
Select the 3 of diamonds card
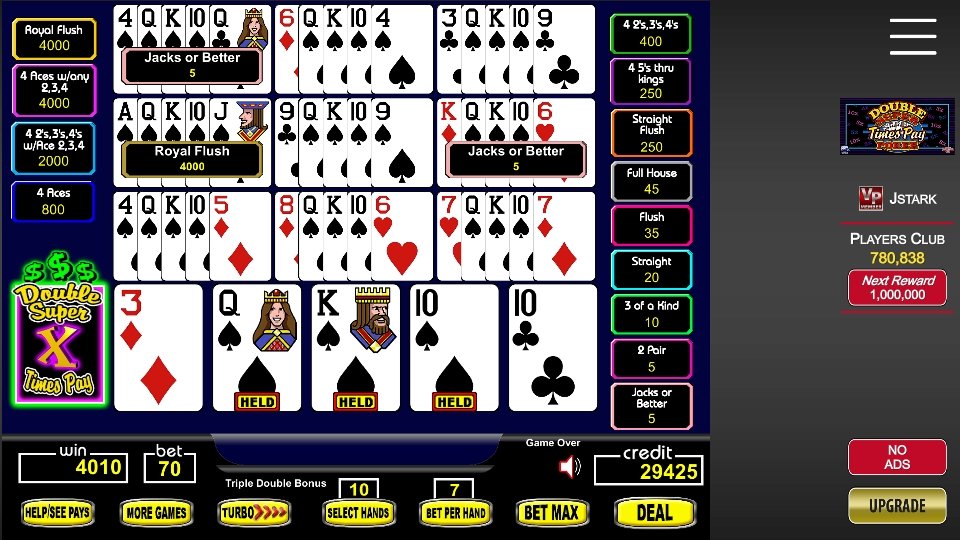tap(158, 348)
